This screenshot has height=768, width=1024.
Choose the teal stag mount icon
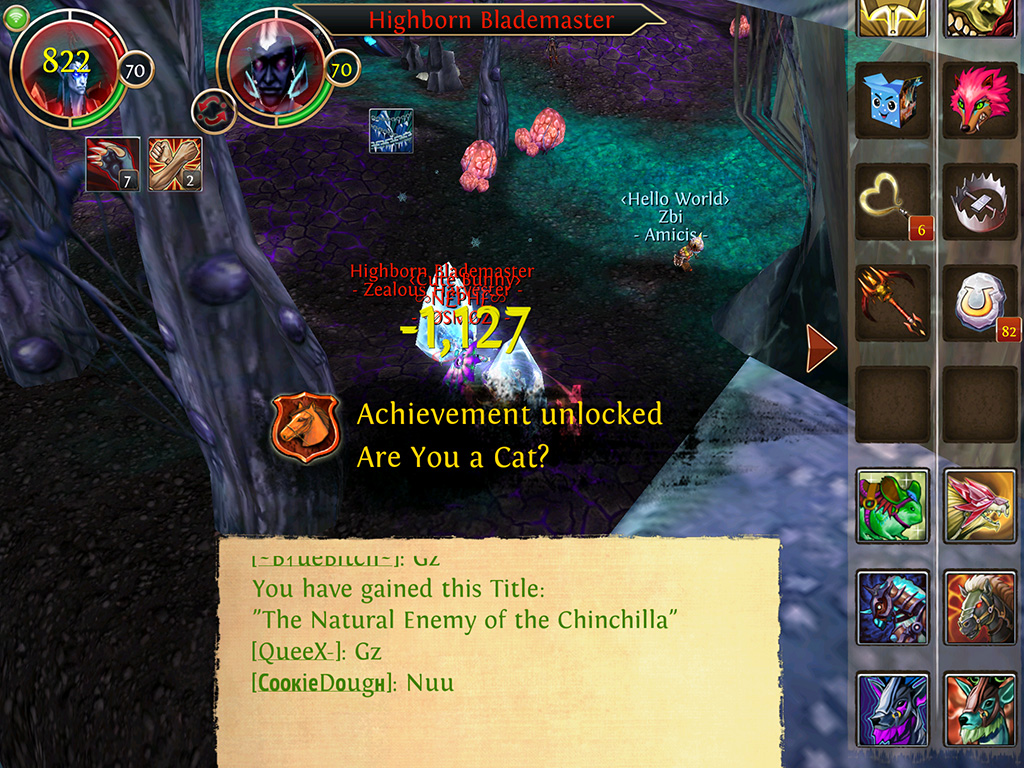point(980,709)
